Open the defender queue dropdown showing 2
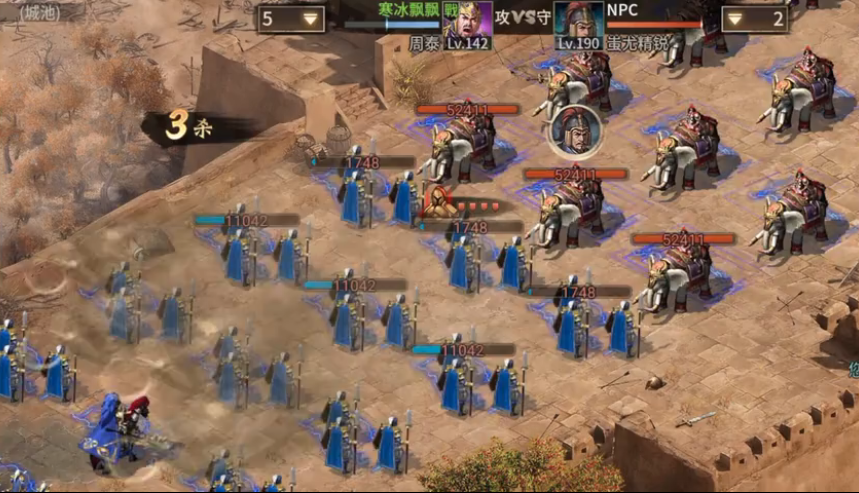Viewport: 859px width, 493px height. [x=755, y=19]
